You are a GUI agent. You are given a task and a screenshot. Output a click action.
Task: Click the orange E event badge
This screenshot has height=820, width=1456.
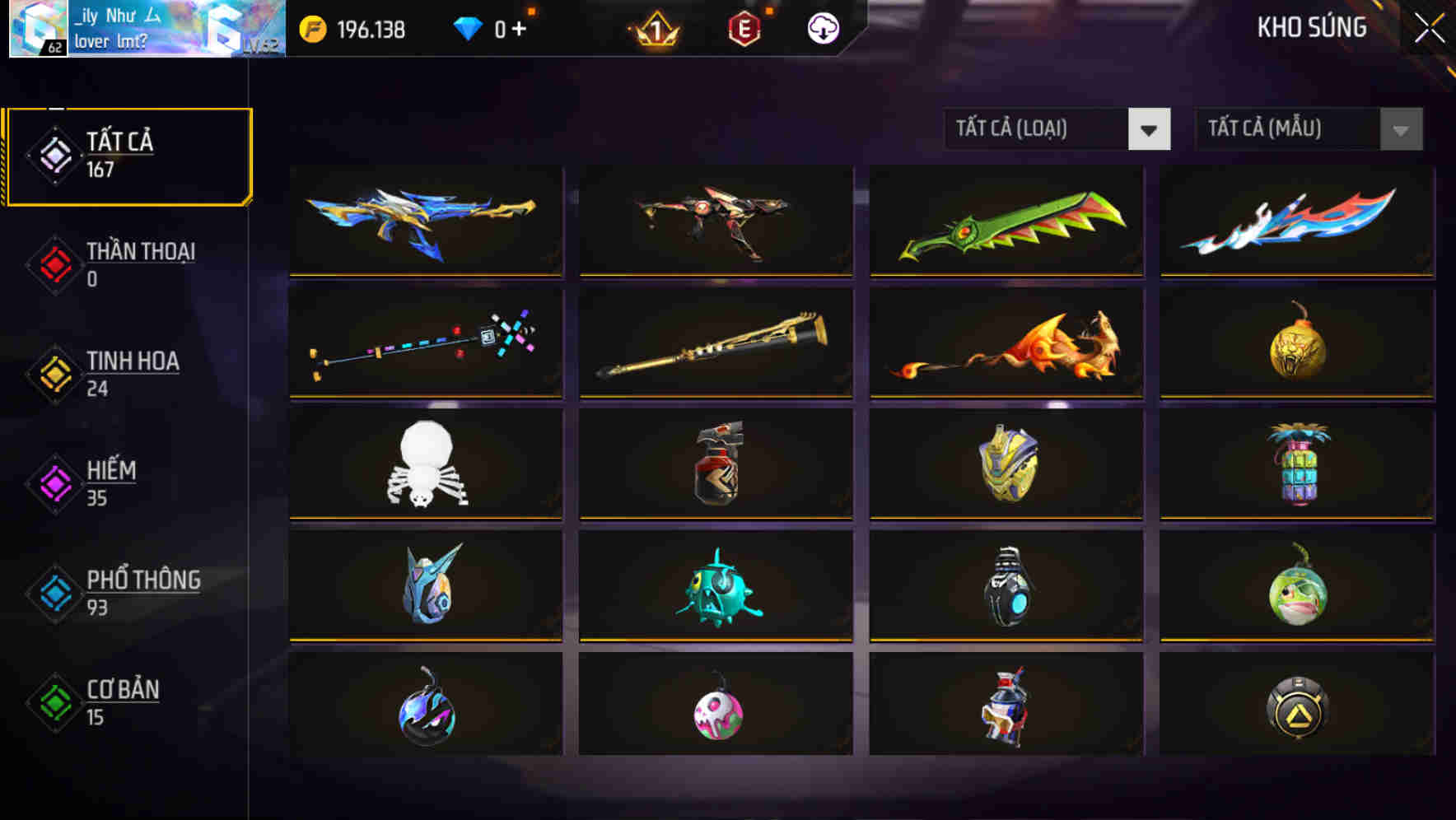point(747,28)
